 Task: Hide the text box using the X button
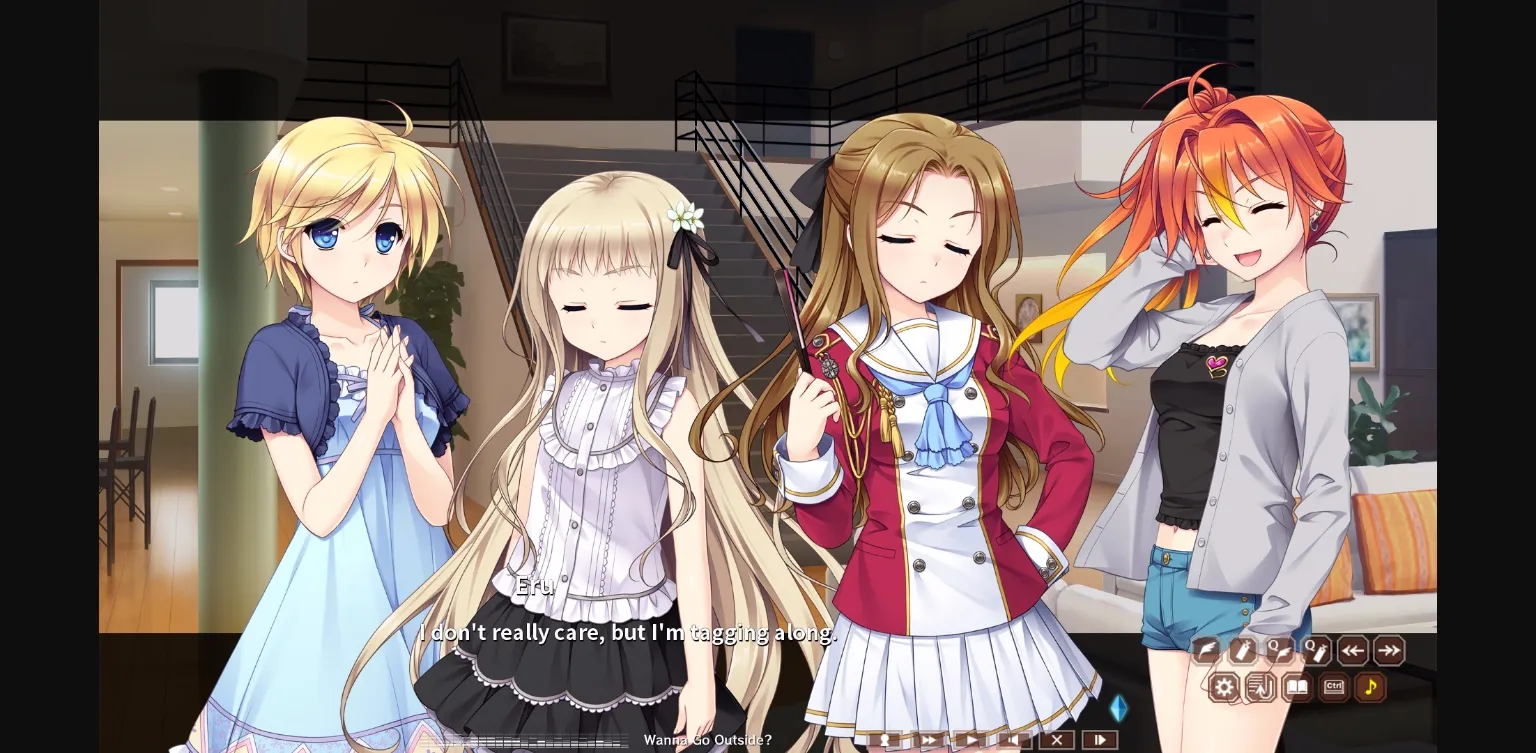tap(1058, 740)
